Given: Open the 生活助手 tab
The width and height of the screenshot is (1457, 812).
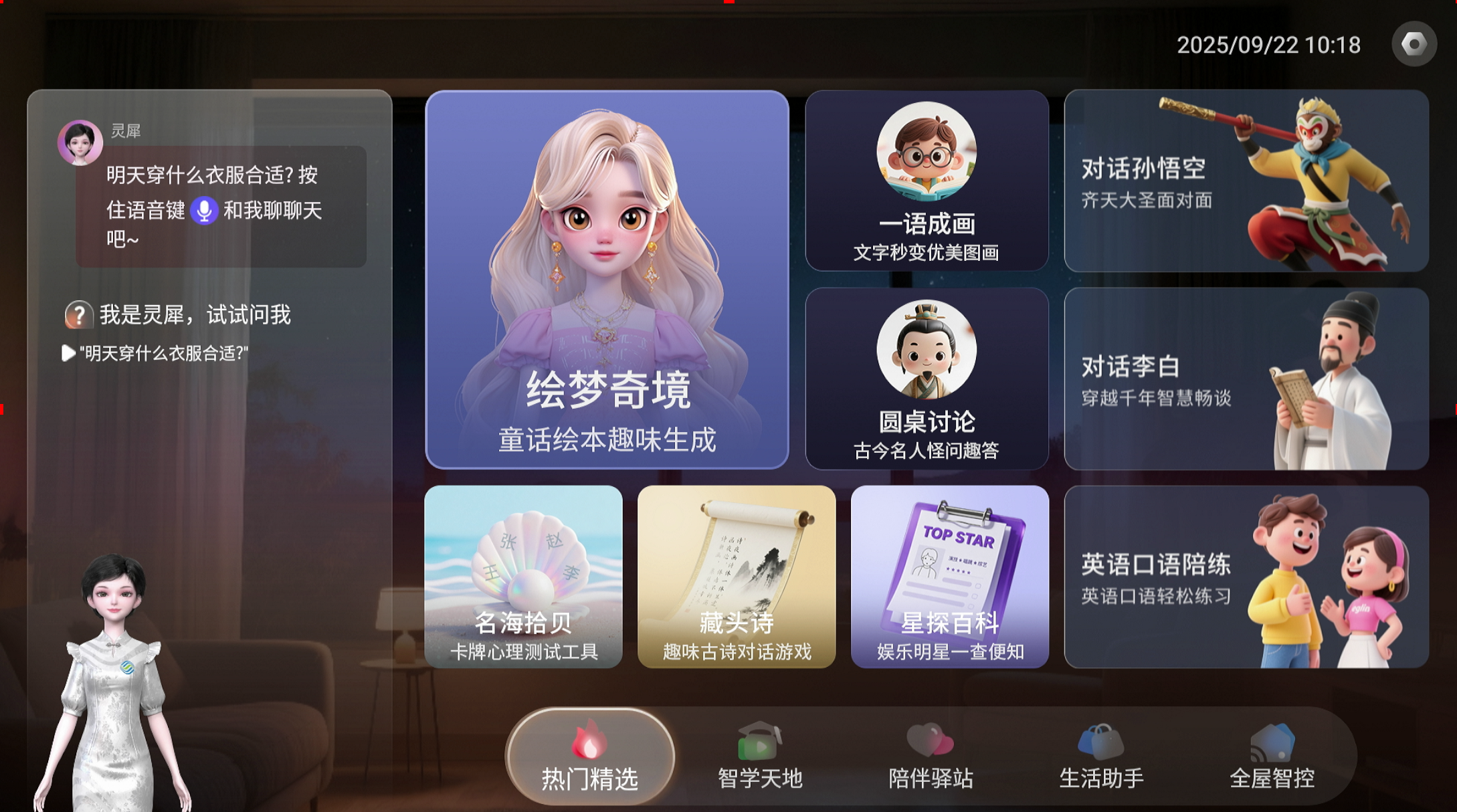Looking at the screenshot, I should [x=1101, y=757].
